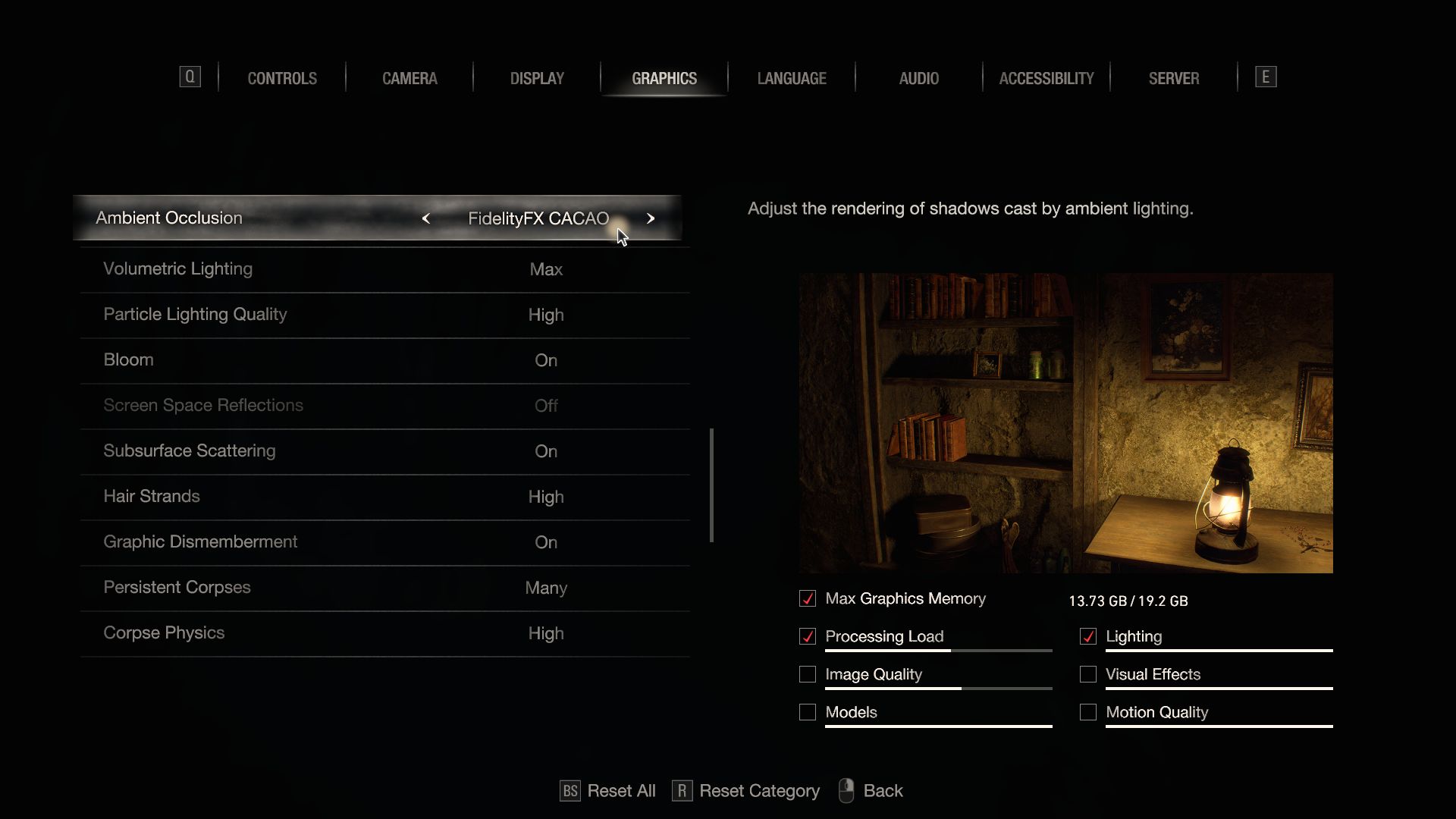Toggle the Image Quality checkbox

click(808, 674)
